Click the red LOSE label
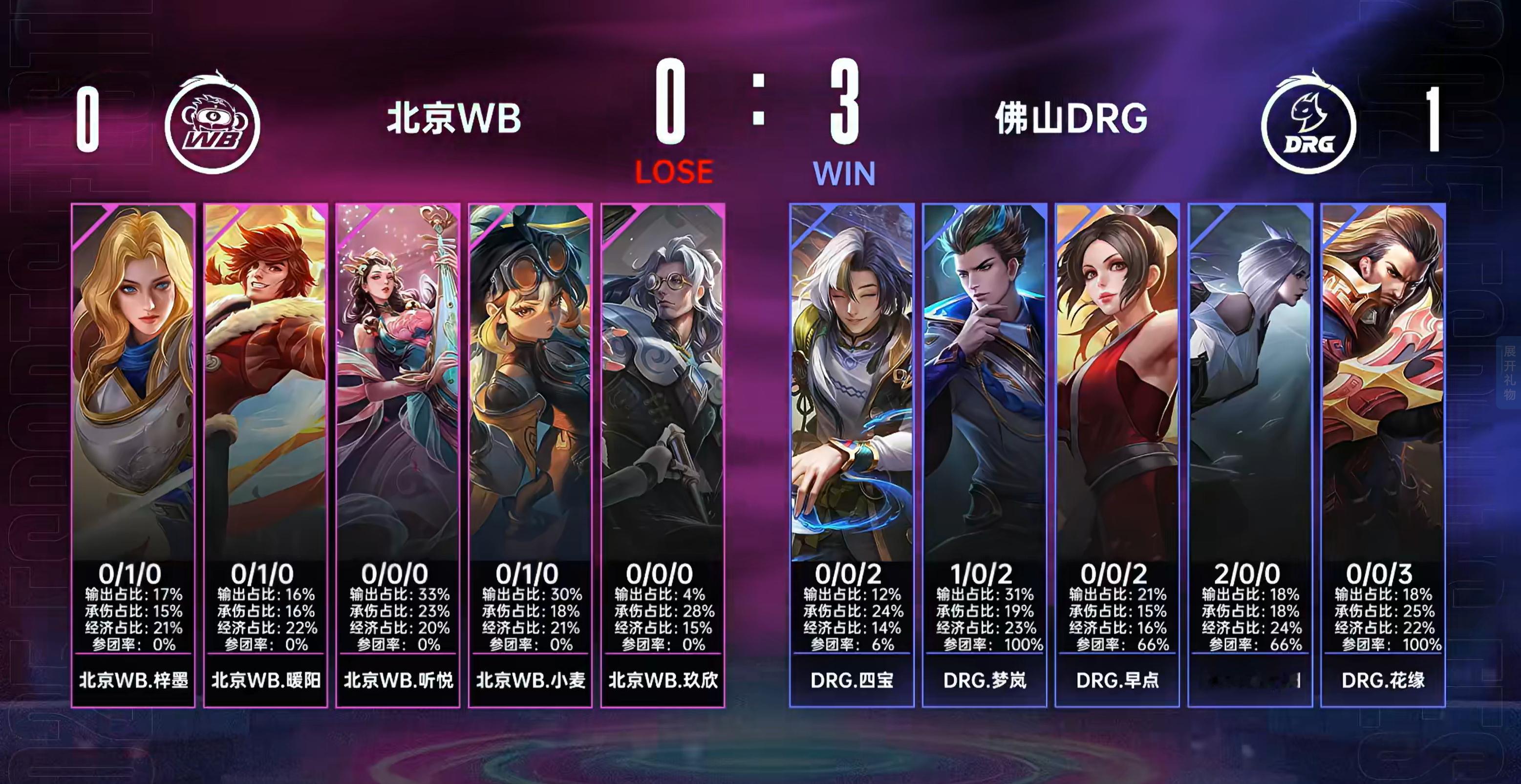The image size is (1521, 784). coord(674,171)
